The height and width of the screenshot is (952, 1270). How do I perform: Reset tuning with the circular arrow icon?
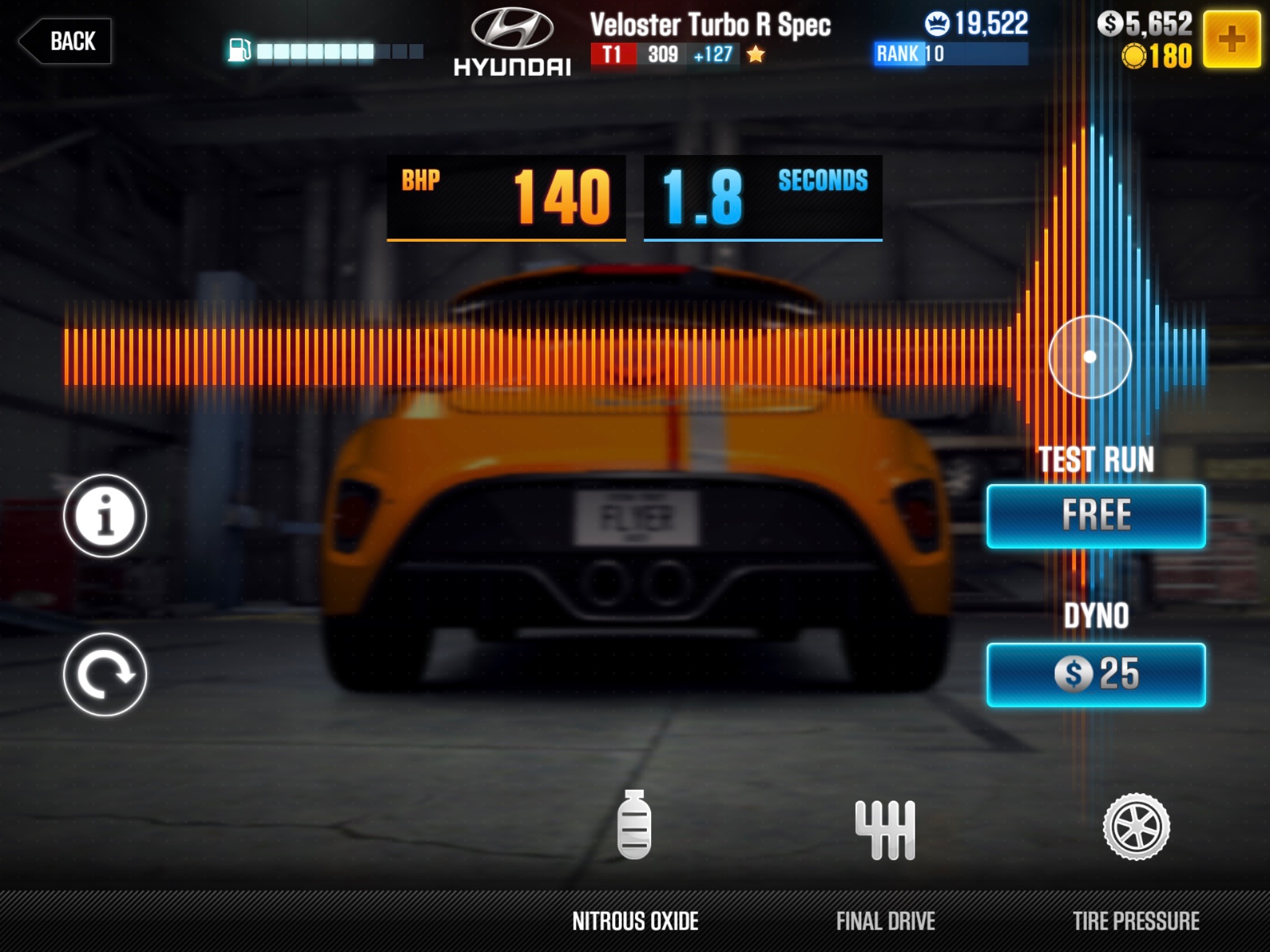tap(105, 674)
